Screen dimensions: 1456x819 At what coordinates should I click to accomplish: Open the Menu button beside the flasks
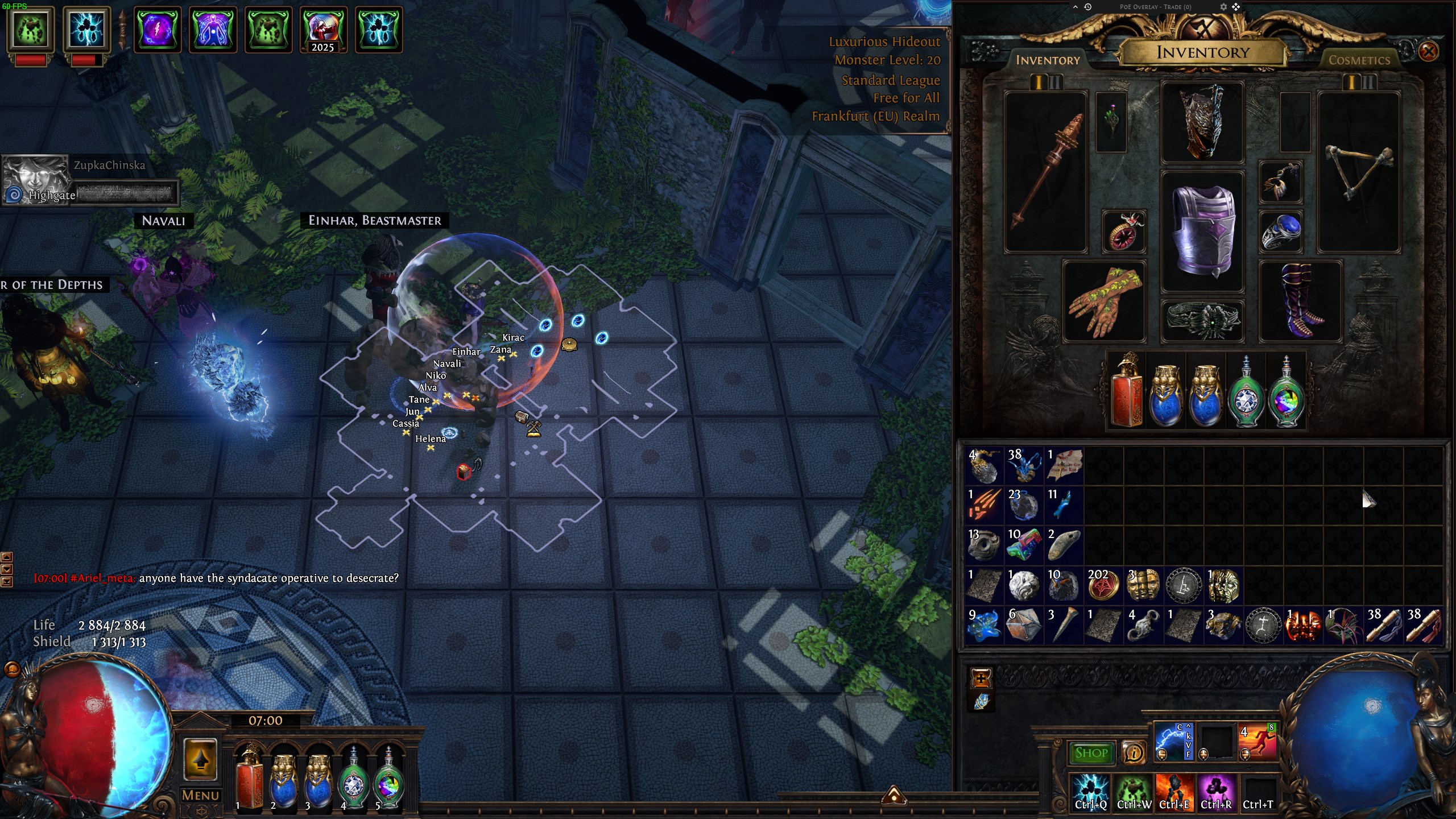pyautogui.click(x=200, y=795)
